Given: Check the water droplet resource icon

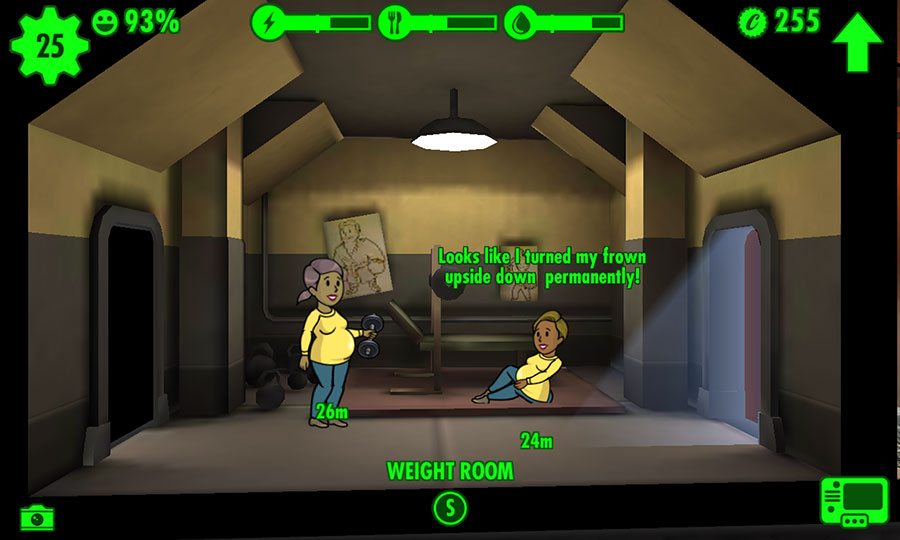Looking at the screenshot, I should point(521,22).
